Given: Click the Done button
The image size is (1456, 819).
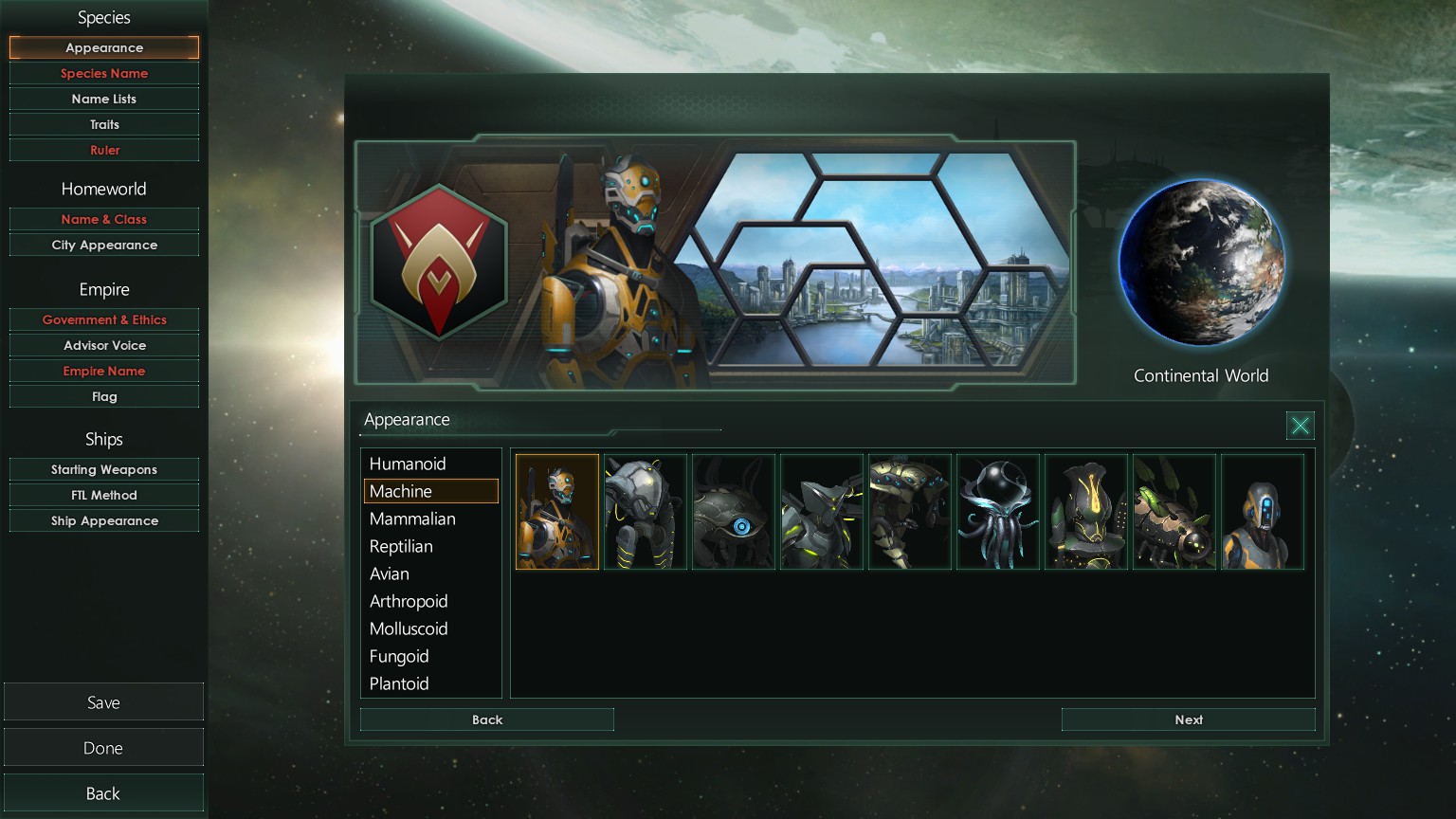Looking at the screenshot, I should click(x=103, y=748).
